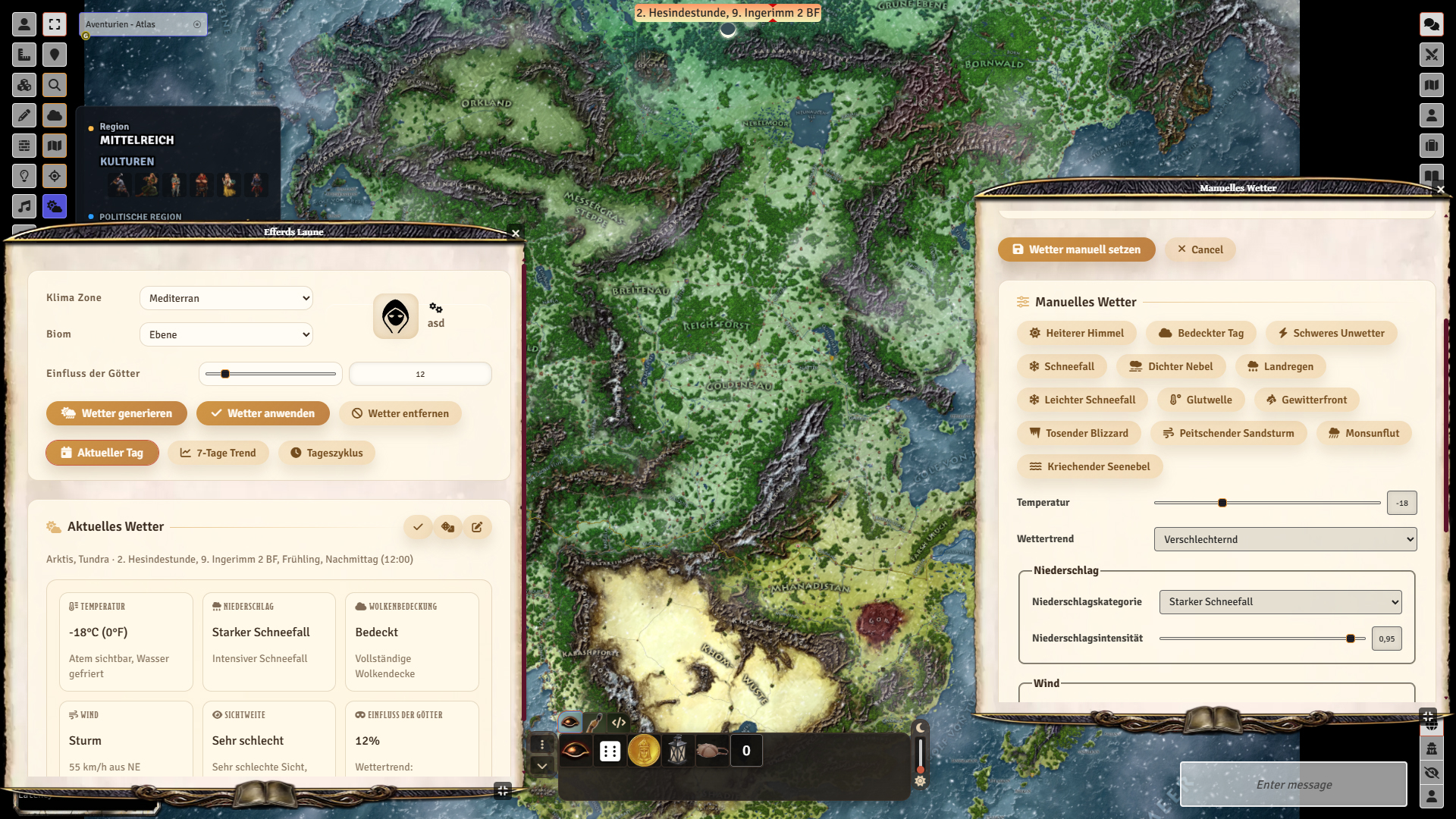Open the Klima Zone dropdown
This screenshot has height=819, width=1456.
pos(226,298)
